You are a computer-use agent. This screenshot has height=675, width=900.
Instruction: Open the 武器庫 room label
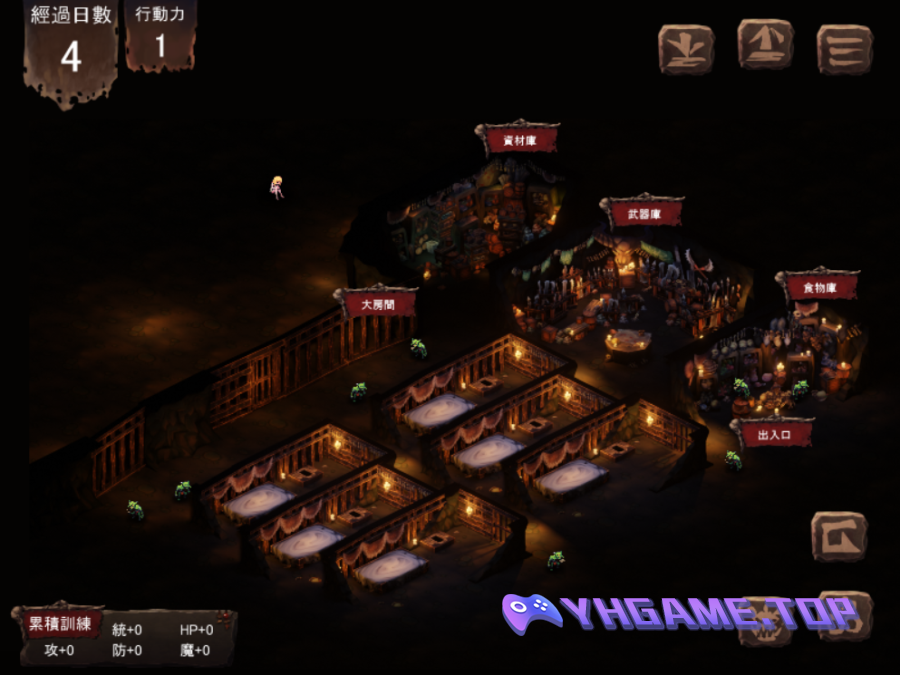[641, 213]
